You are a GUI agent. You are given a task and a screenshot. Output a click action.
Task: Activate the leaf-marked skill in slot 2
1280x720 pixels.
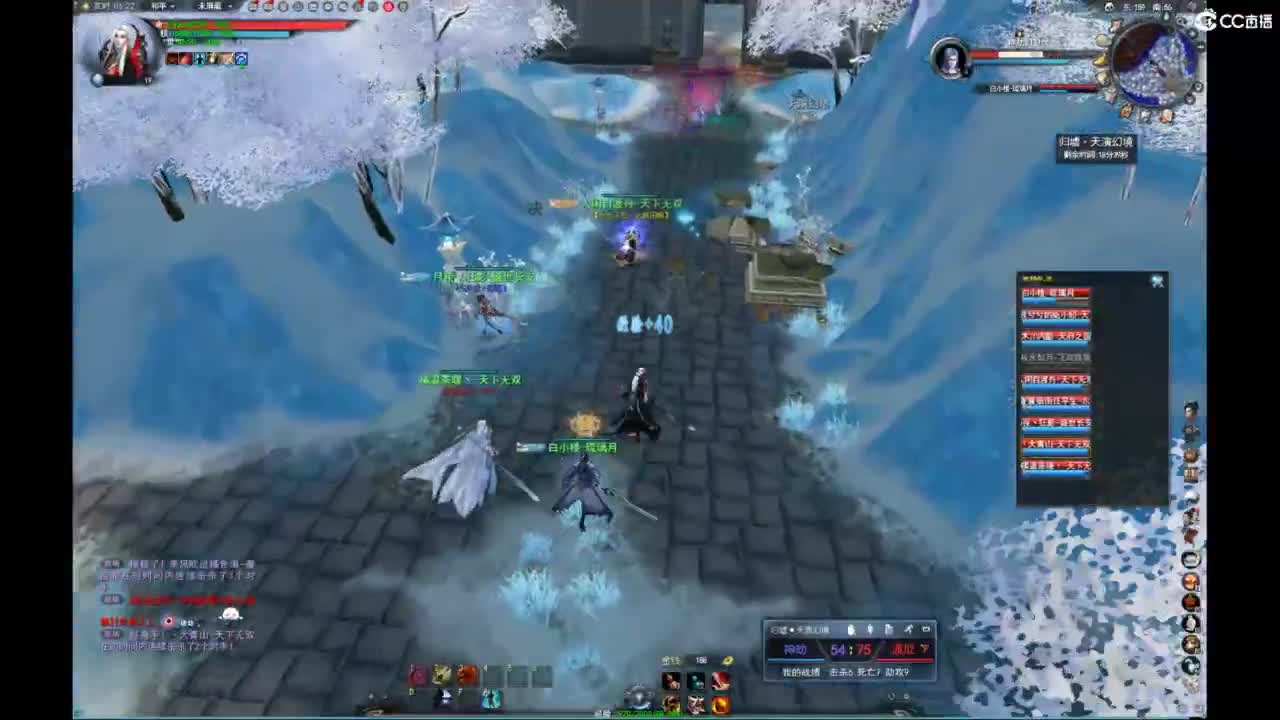point(440,675)
